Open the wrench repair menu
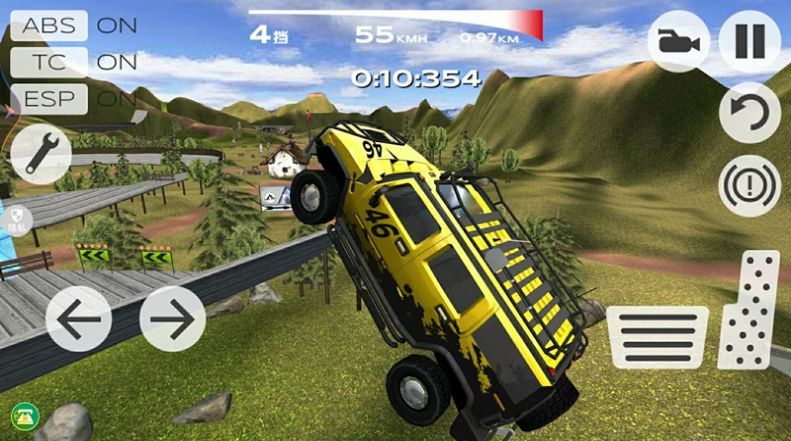 pyautogui.click(x=41, y=154)
